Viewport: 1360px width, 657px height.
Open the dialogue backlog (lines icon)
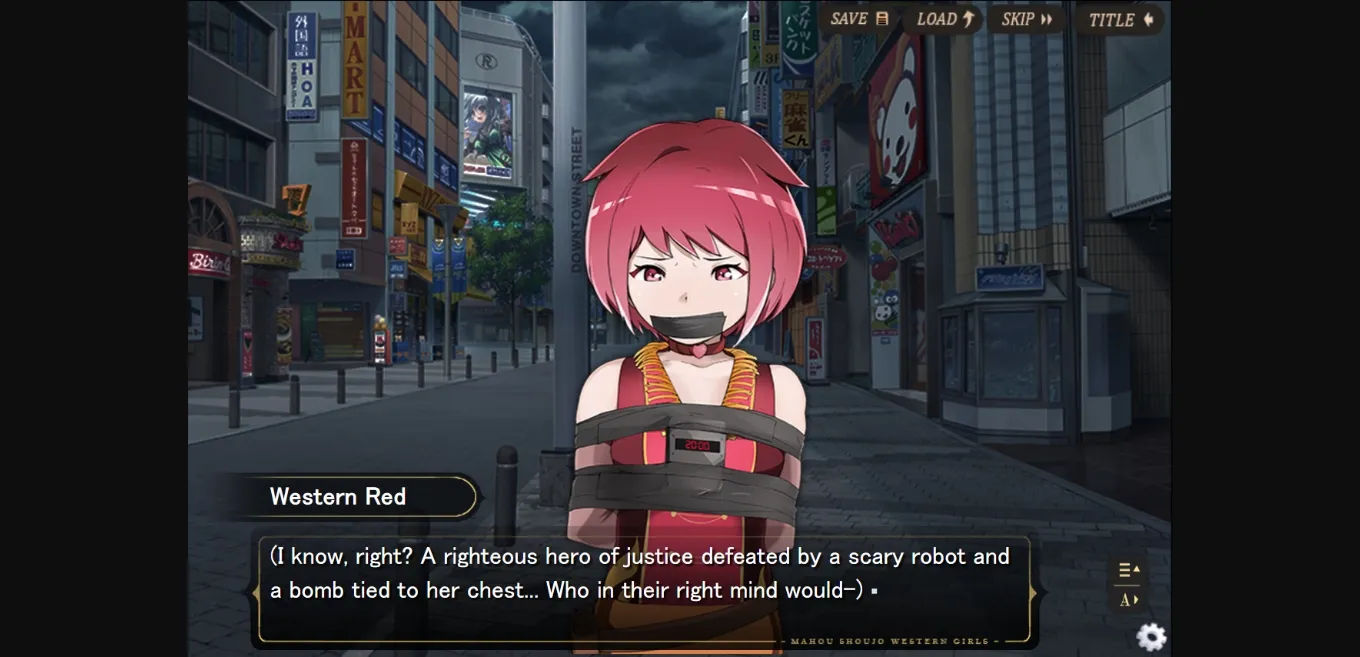click(1129, 570)
